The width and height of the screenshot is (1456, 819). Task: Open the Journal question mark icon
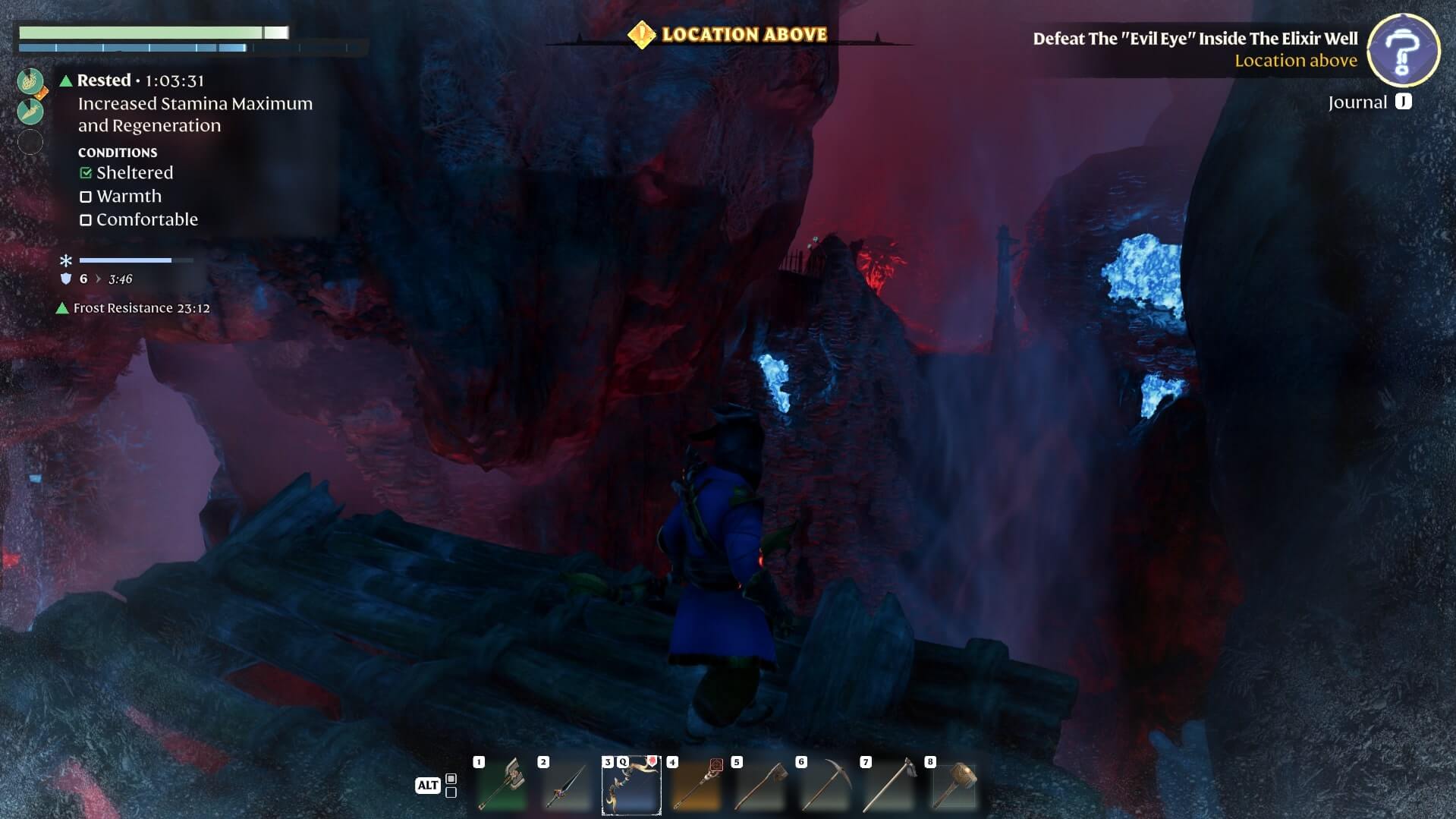(1403, 50)
